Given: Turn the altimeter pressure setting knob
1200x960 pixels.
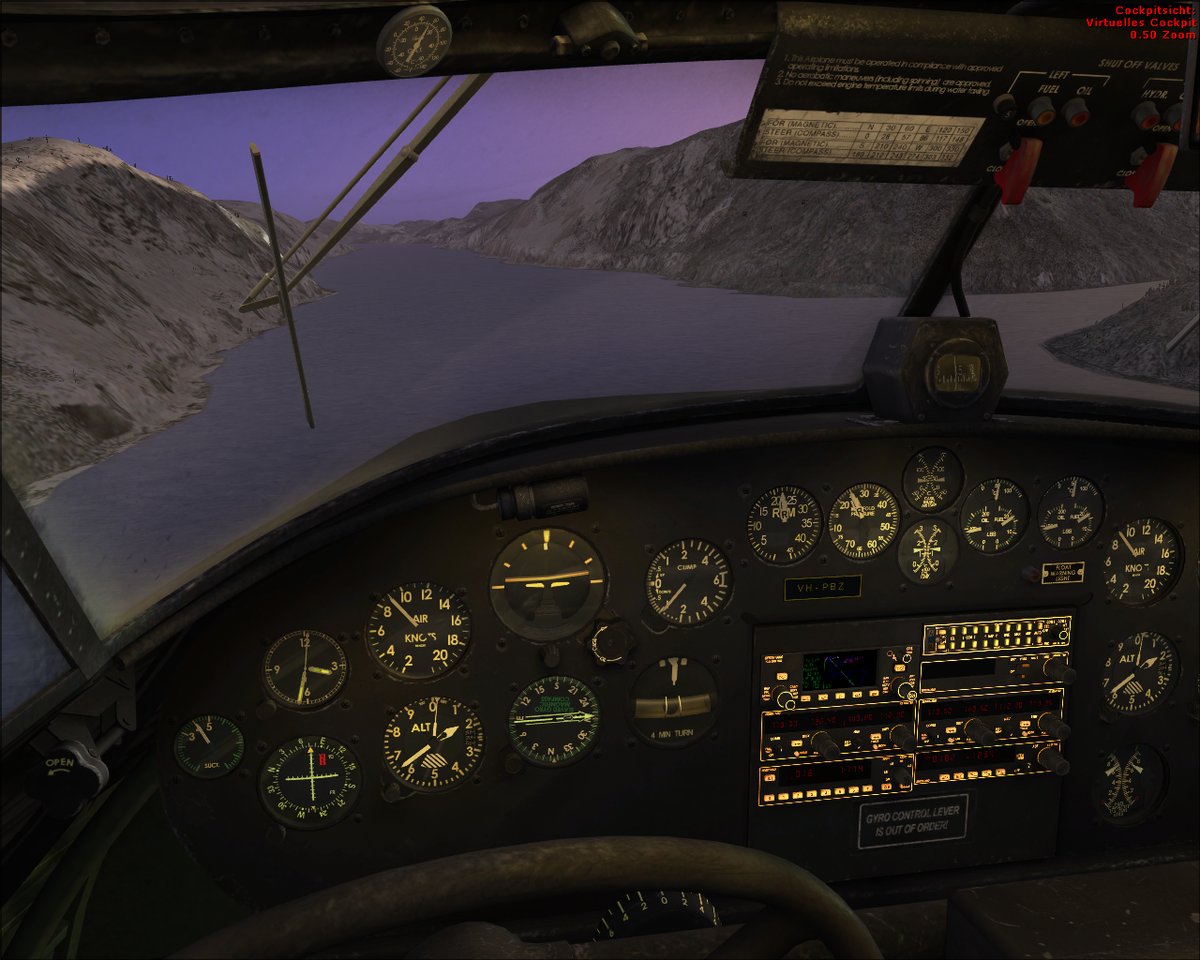Looking at the screenshot, I should pos(393,792).
